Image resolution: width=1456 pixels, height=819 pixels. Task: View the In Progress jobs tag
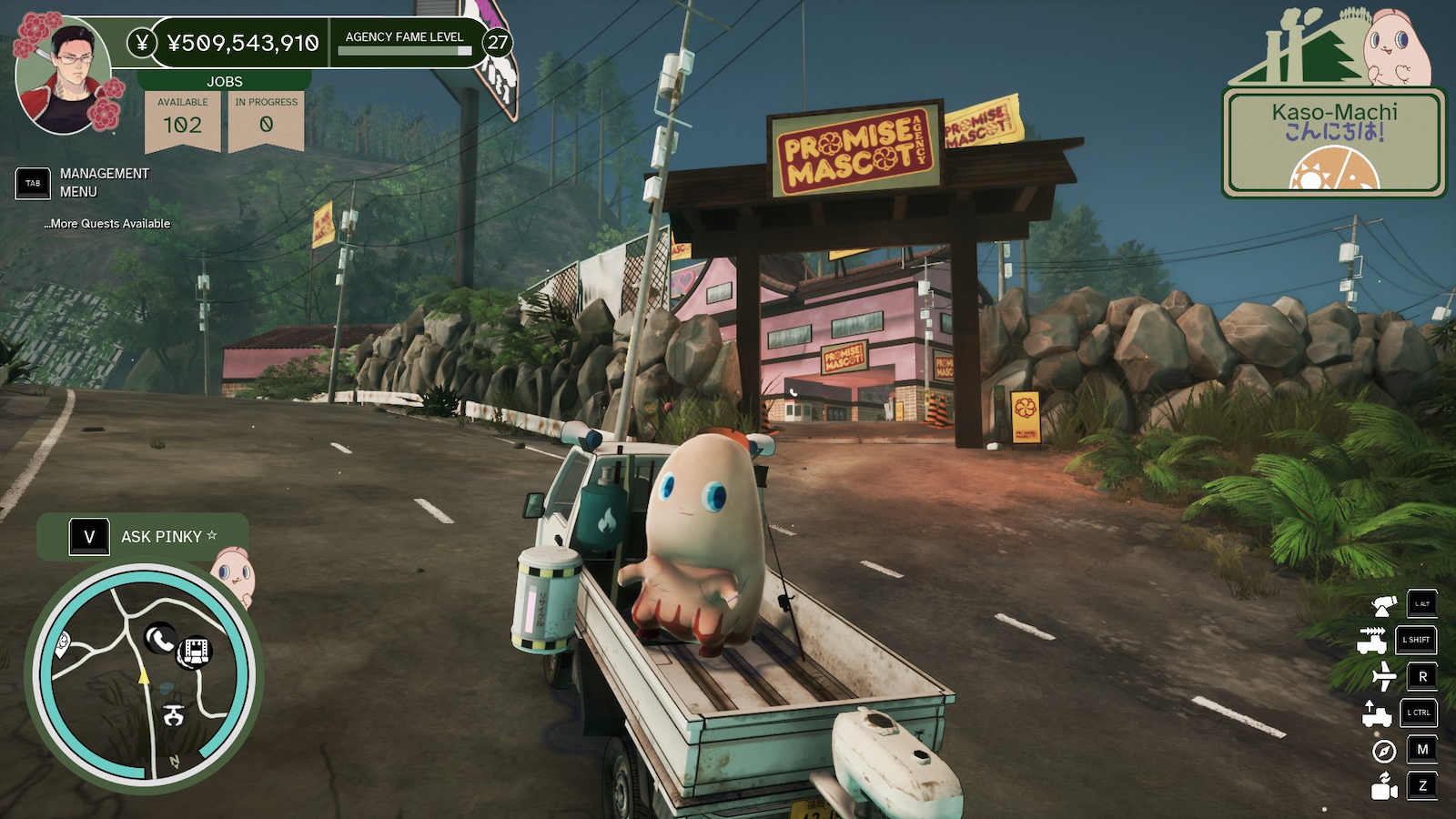[x=266, y=117]
